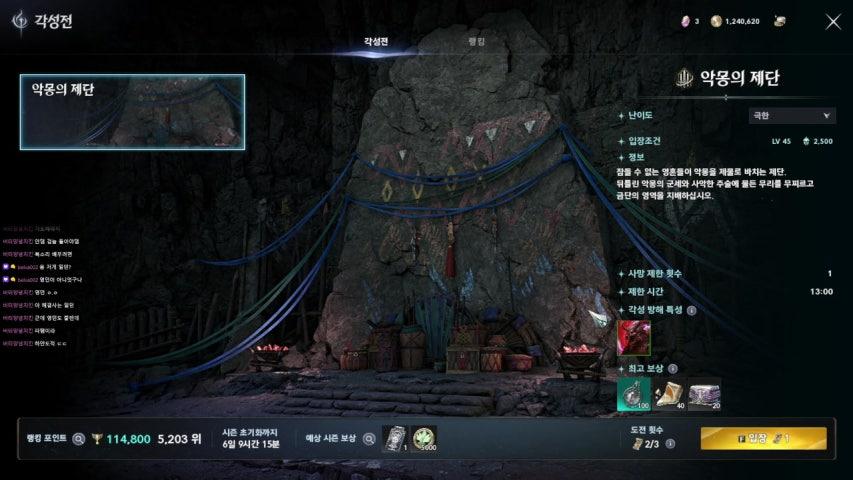
Task: Click the 각성전 emblem icon in the header
Action: (19, 21)
